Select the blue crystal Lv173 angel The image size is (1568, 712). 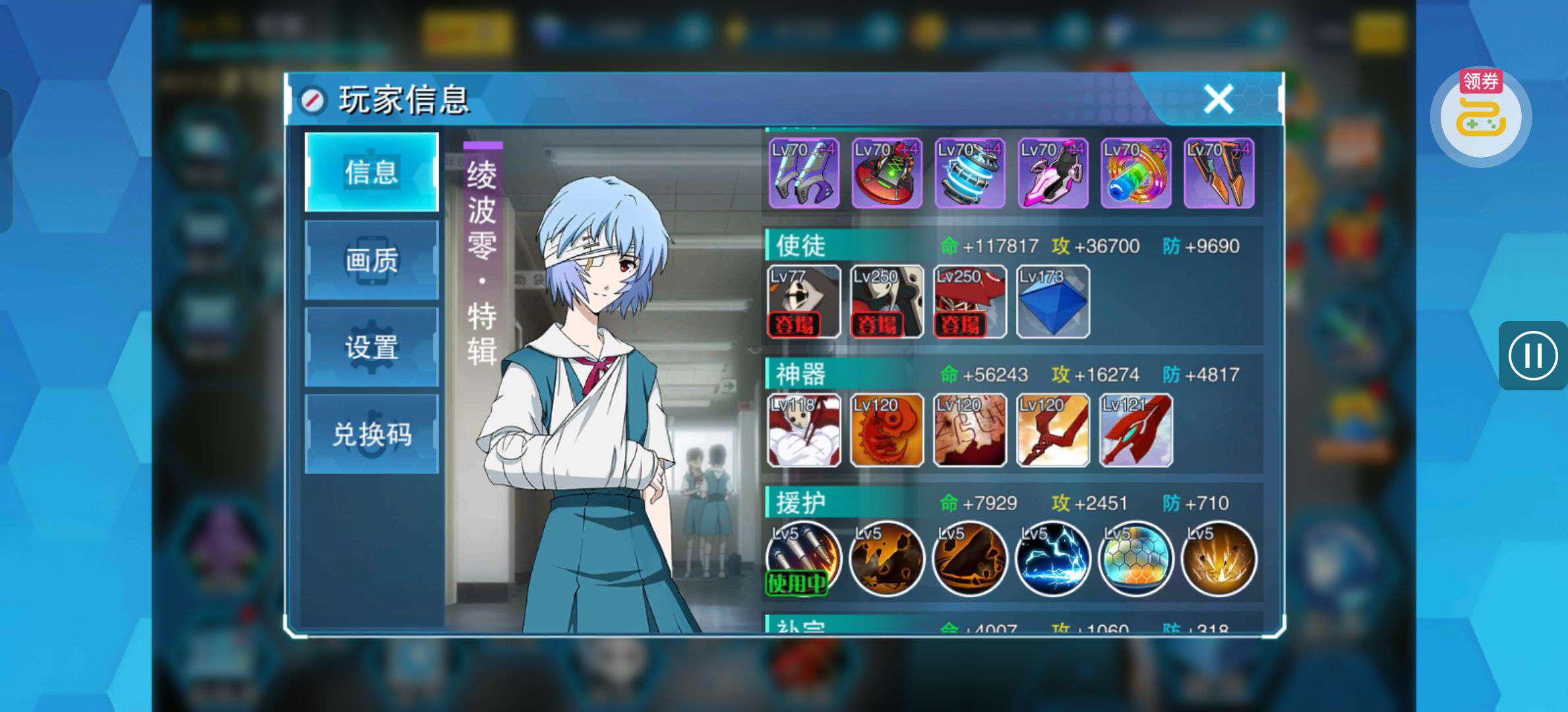1052,302
